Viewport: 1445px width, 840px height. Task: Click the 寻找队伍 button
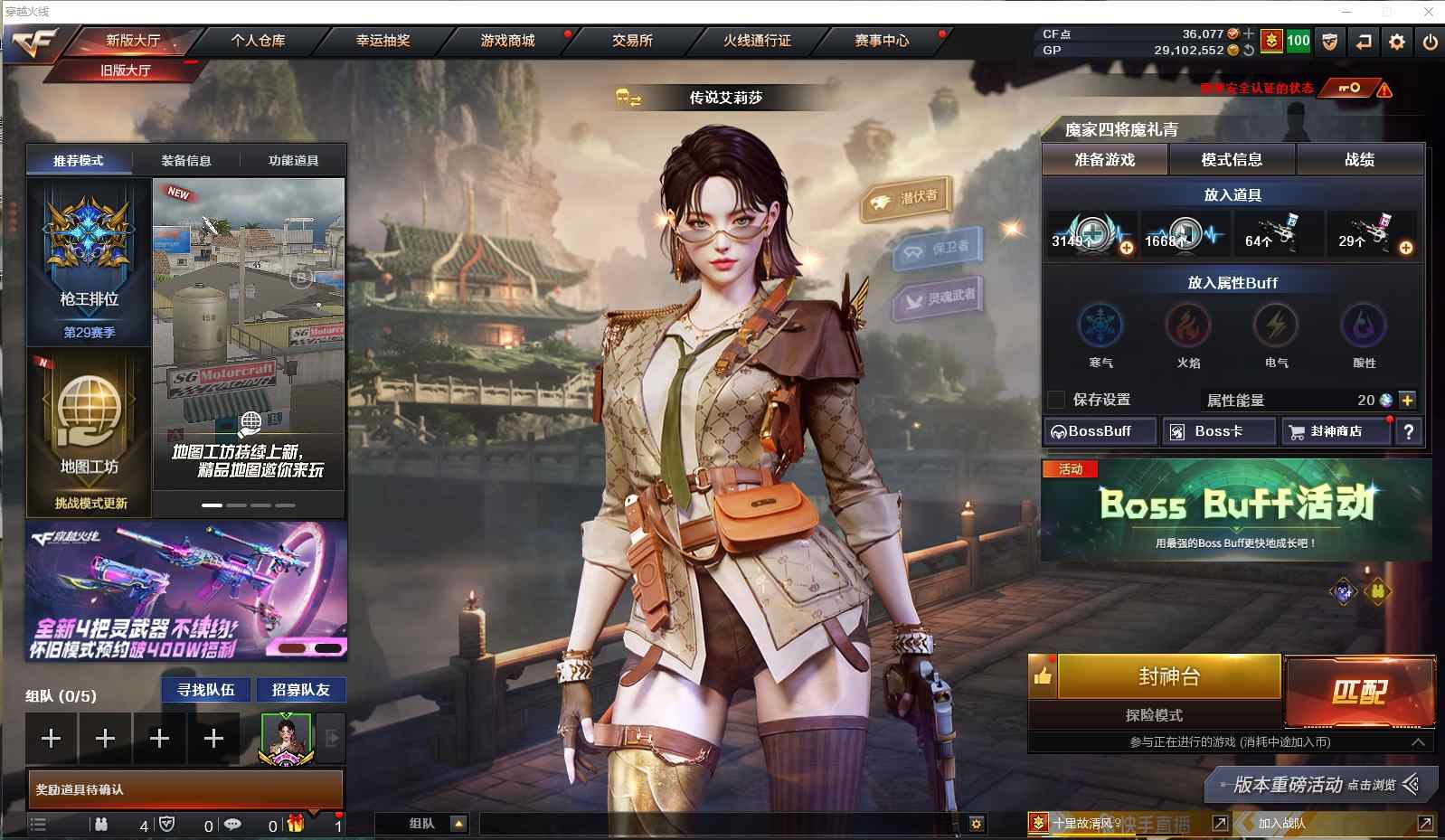click(206, 690)
